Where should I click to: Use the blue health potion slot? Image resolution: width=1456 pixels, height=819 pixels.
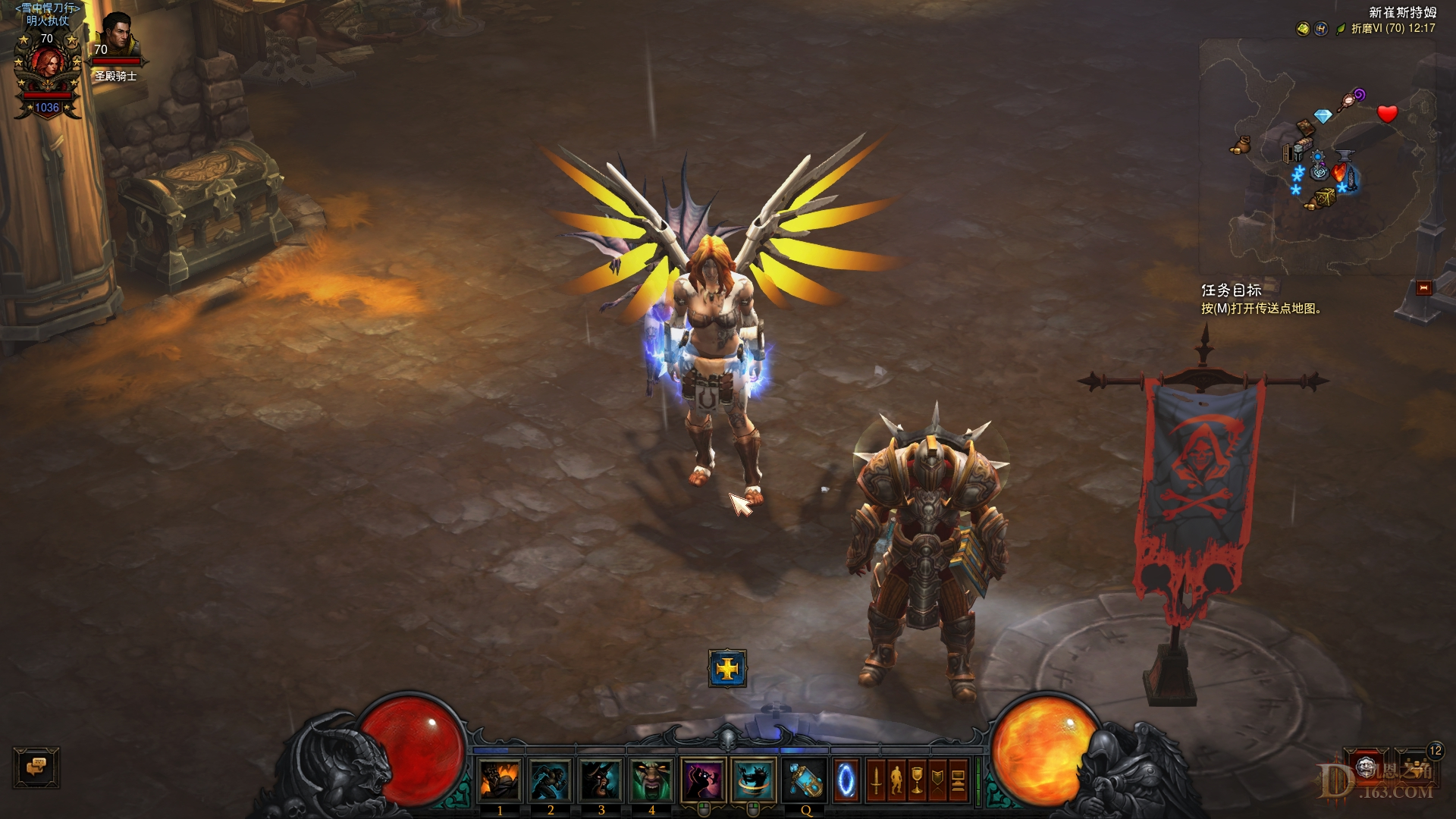tap(805, 780)
